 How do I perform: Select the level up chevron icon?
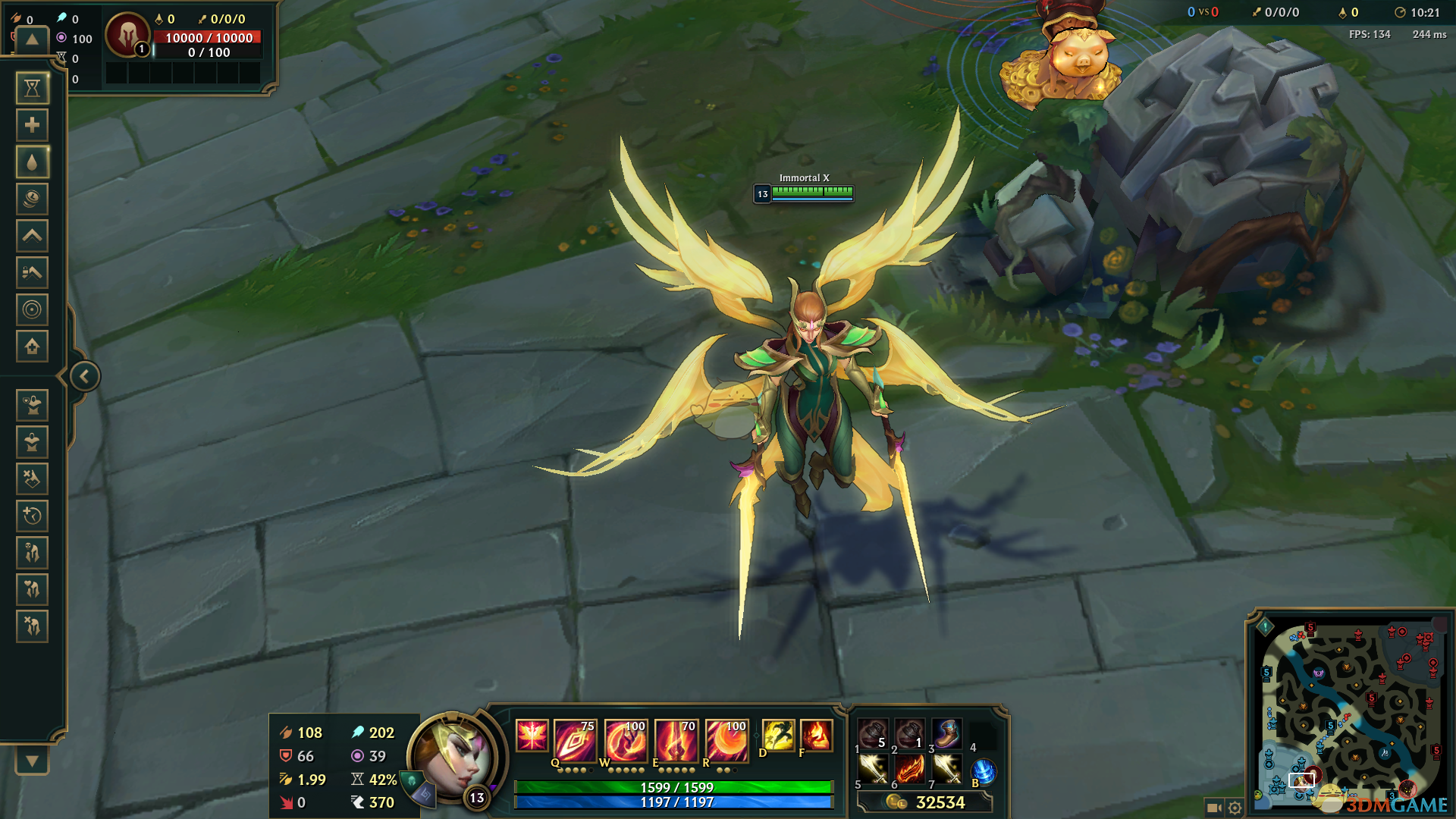tap(32, 235)
